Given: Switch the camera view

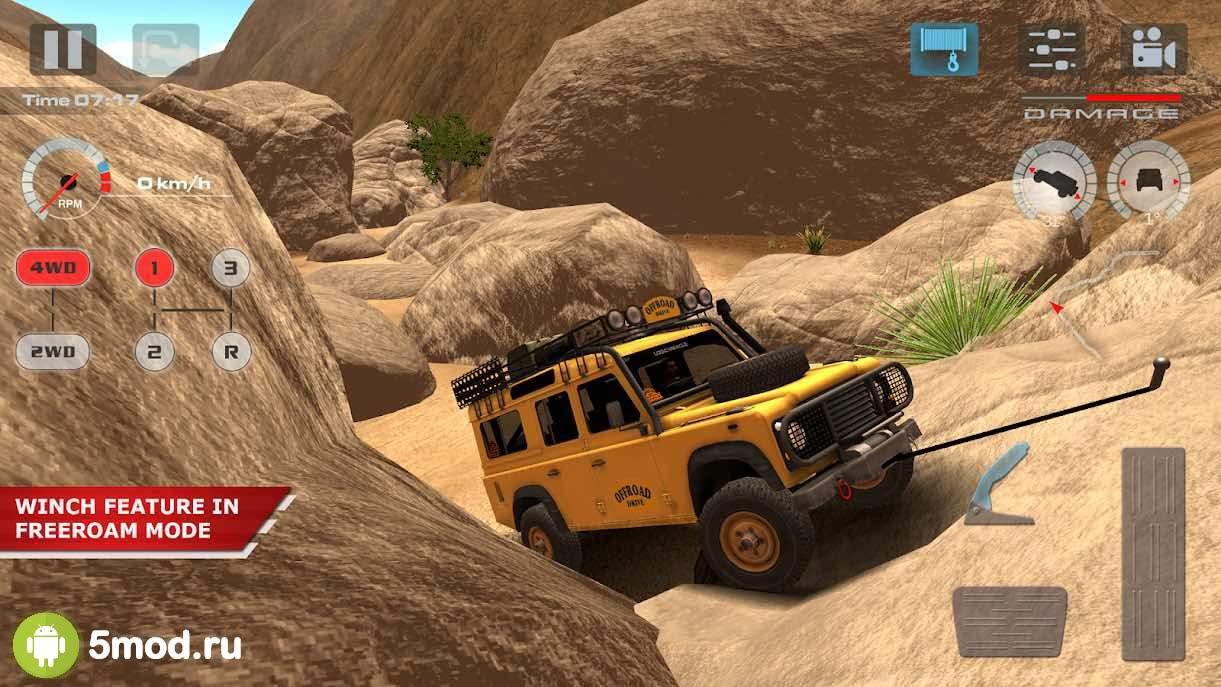Looking at the screenshot, I should coord(1153,49).
